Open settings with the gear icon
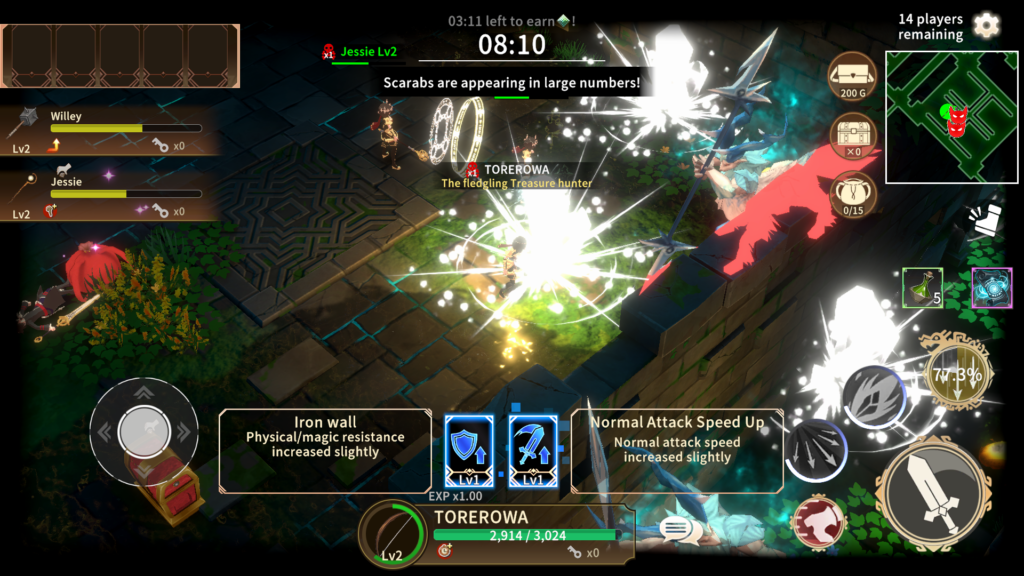 click(x=986, y=25)
